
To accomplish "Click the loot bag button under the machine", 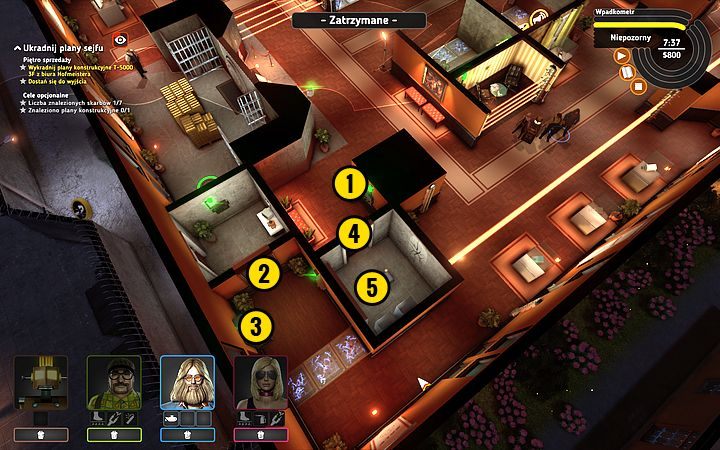I will coord(40,435).
